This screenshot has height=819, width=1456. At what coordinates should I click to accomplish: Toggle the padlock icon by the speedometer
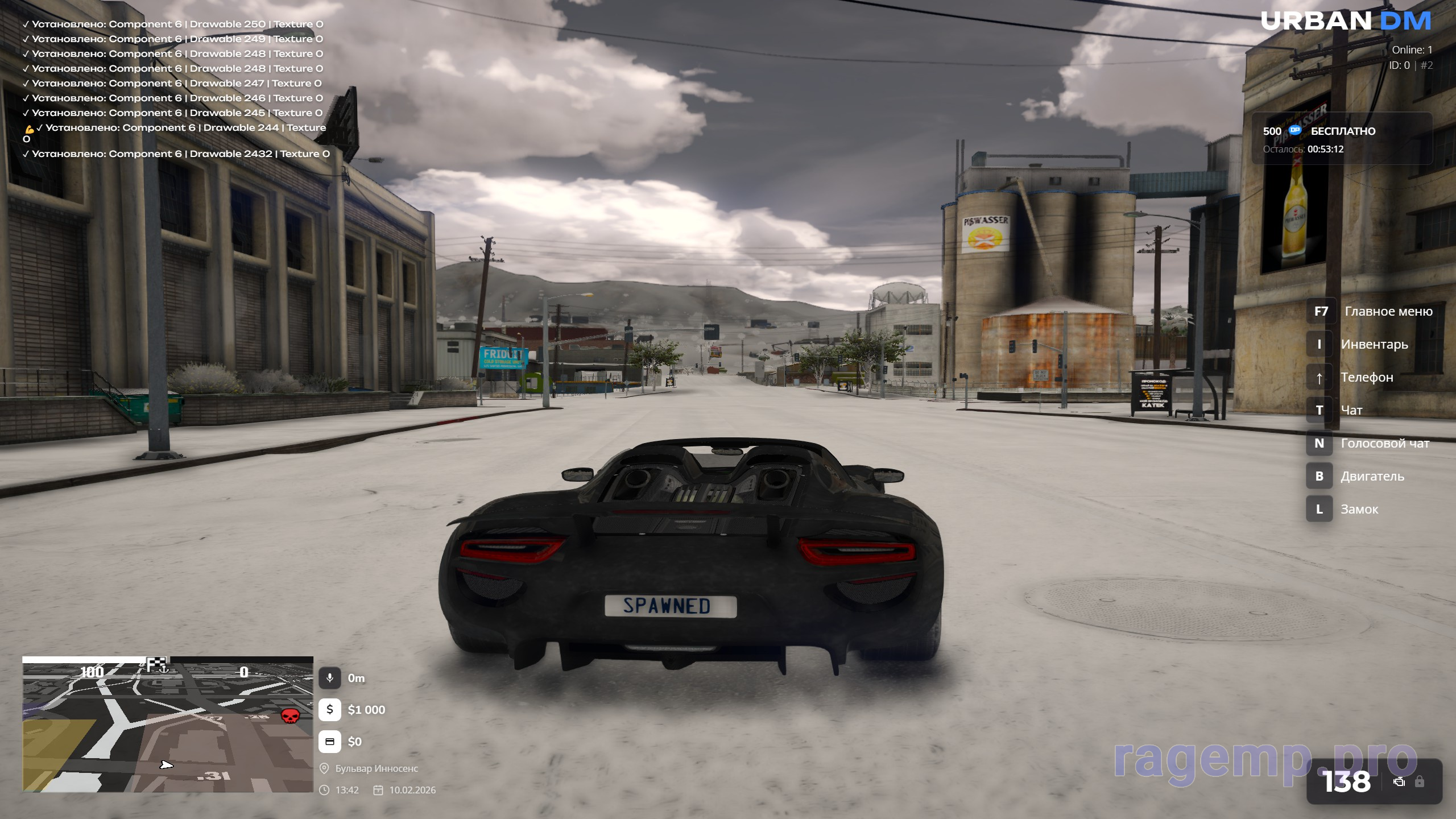1420,781
